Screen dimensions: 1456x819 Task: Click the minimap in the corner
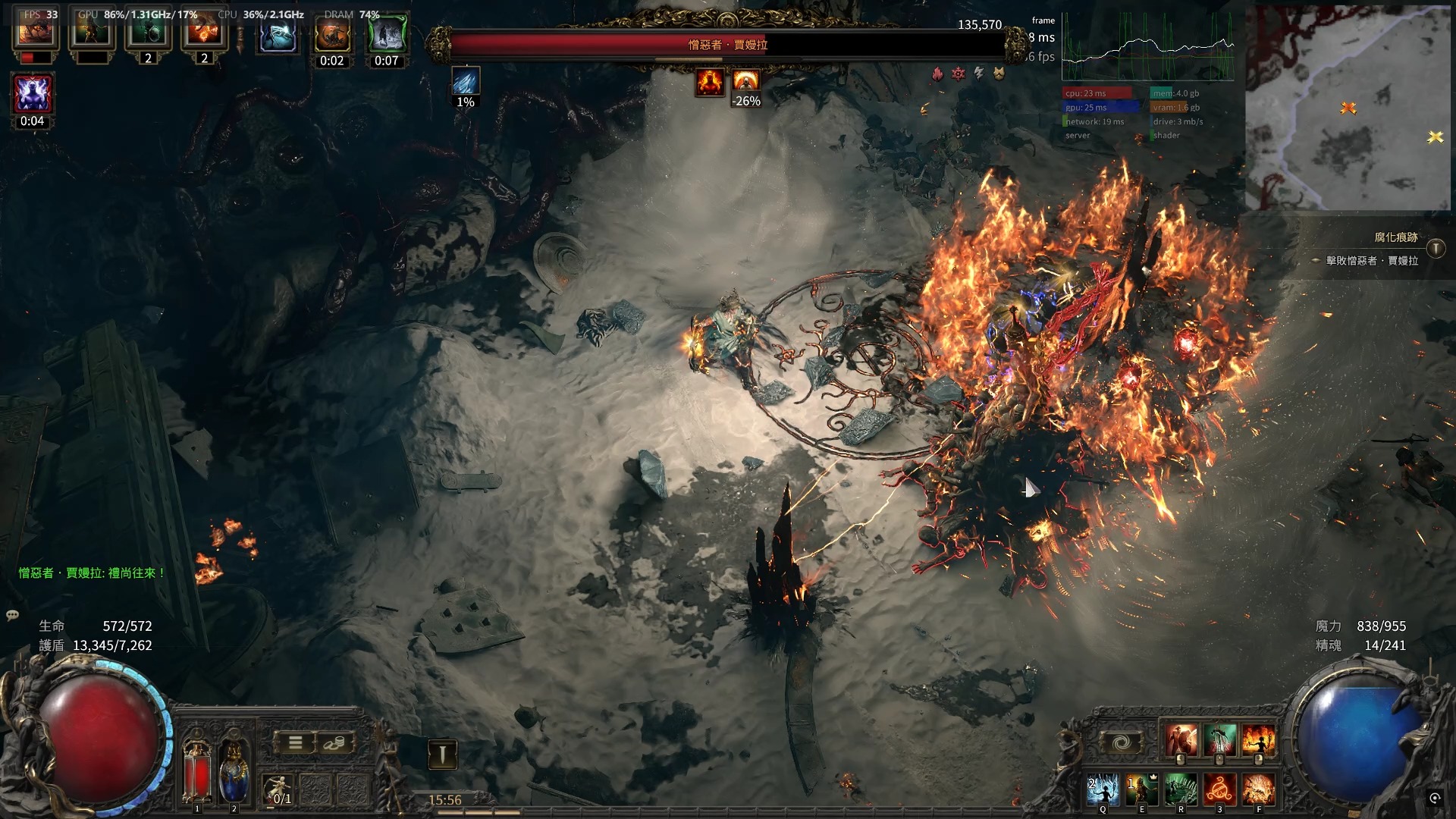tap(1348, 108)
